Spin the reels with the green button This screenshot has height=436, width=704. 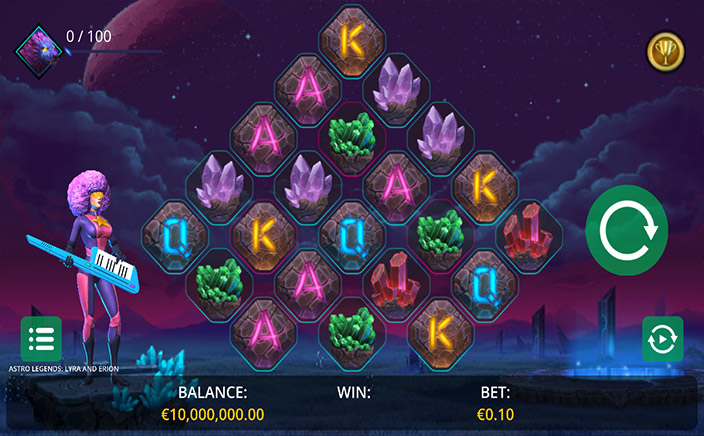pos(626,229)
